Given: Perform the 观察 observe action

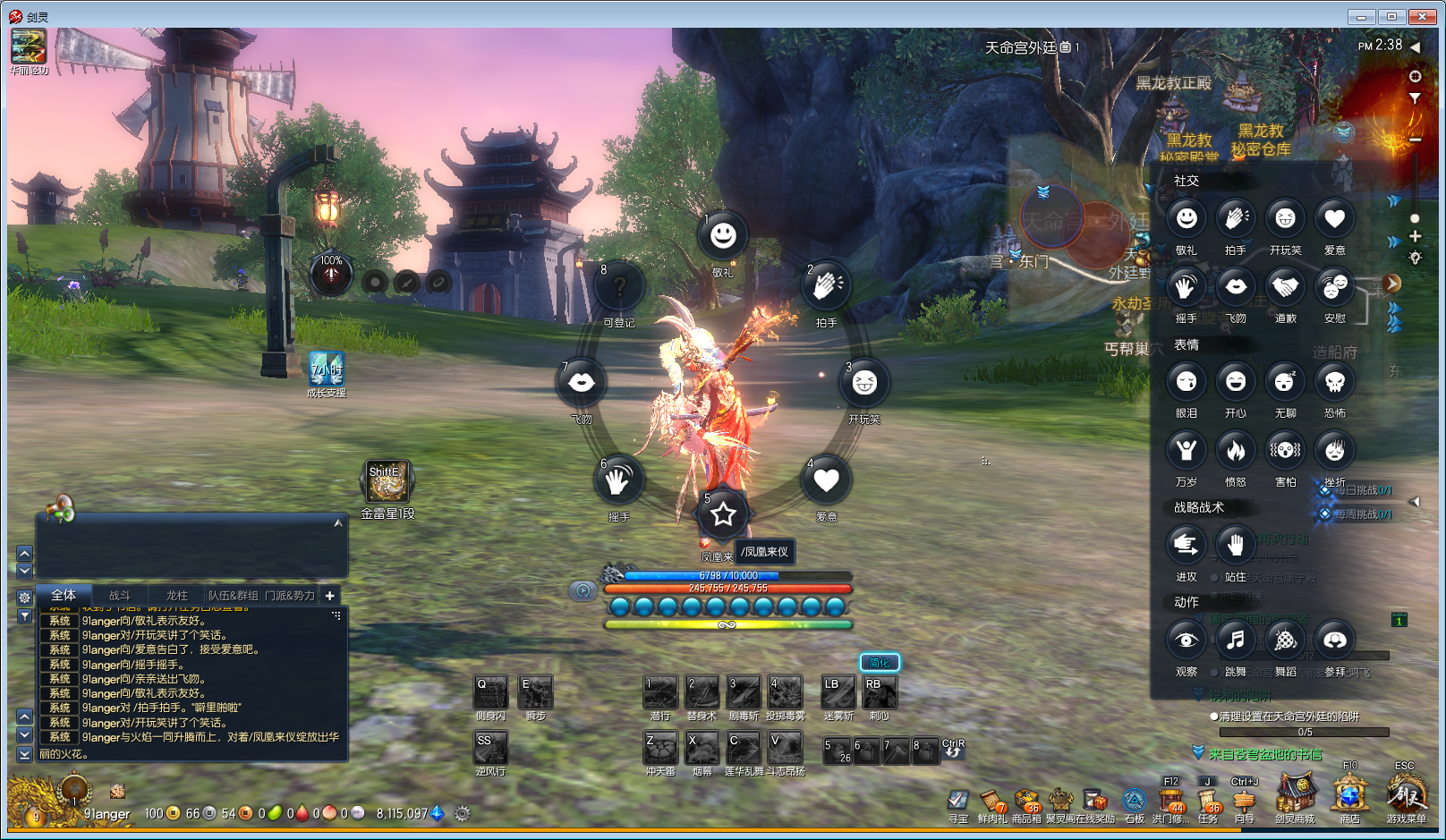Looking at the screenshot, I should [1187, 640].
